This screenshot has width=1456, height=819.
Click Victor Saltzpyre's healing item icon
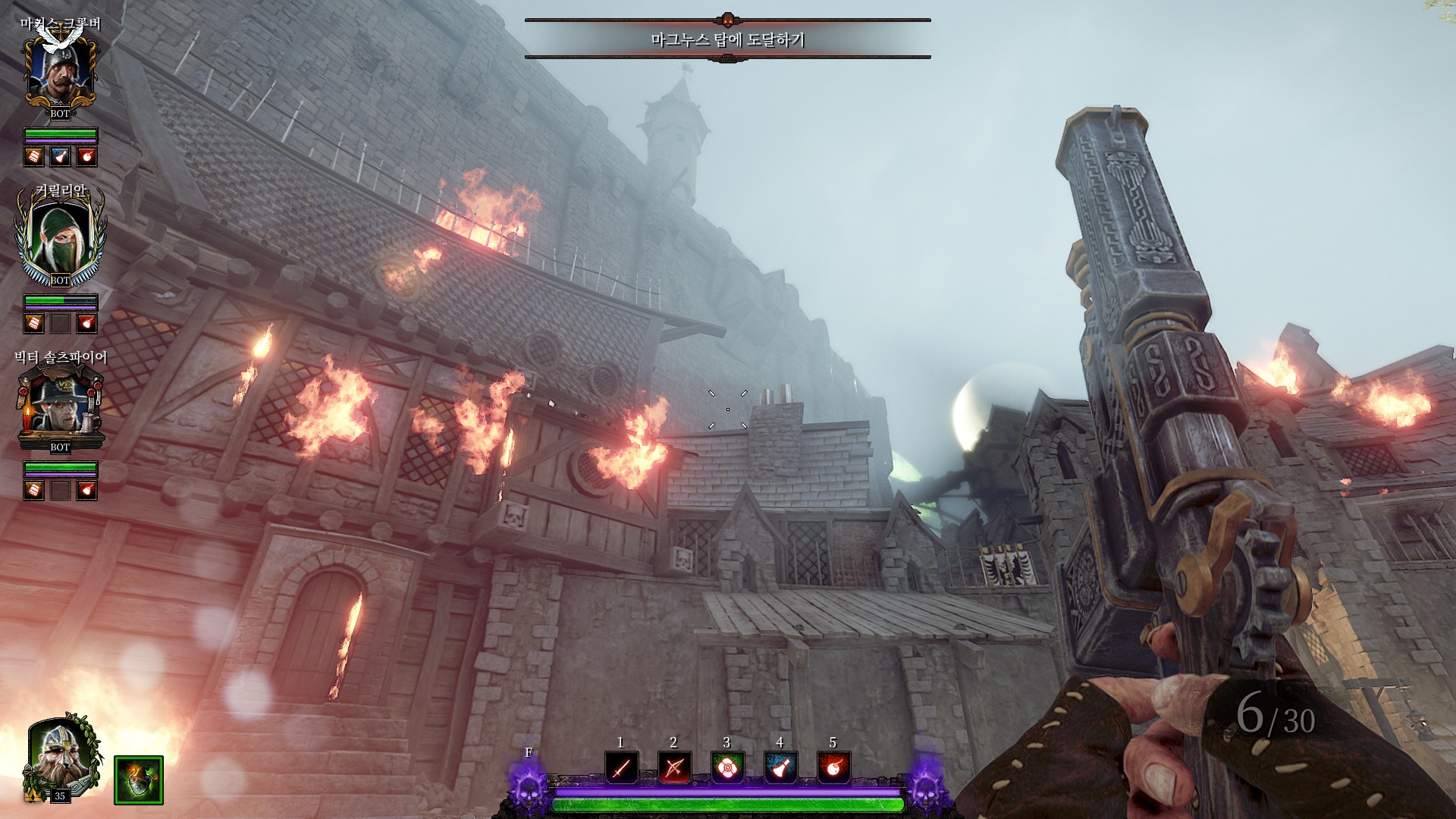click(x=33, y=491)
